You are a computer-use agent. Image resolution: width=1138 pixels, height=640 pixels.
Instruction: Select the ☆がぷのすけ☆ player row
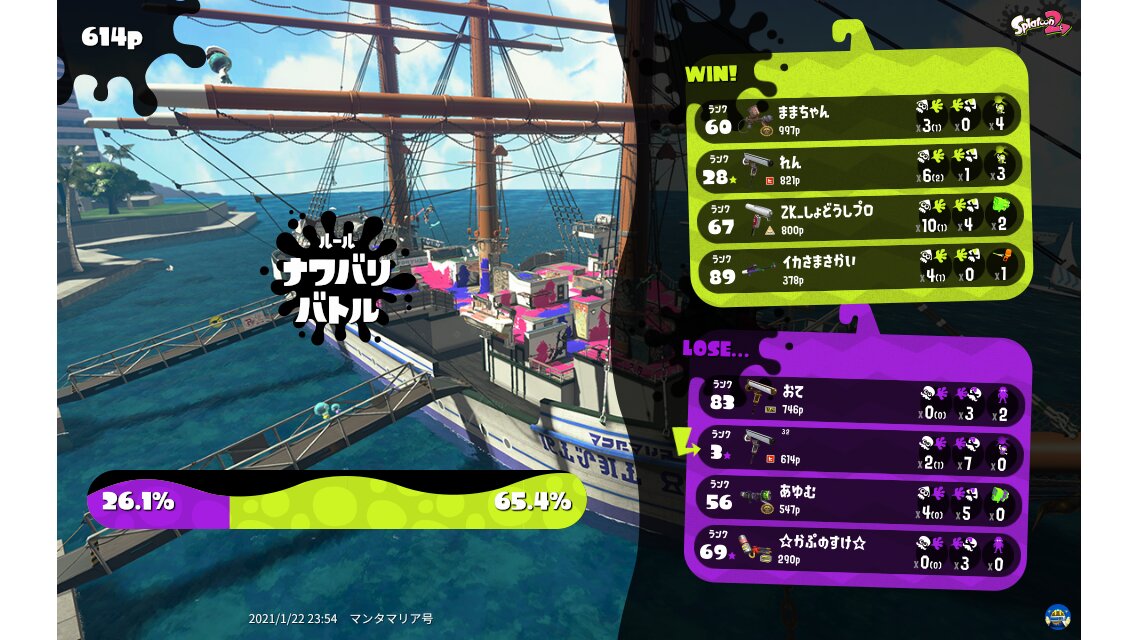pos(862,549)
